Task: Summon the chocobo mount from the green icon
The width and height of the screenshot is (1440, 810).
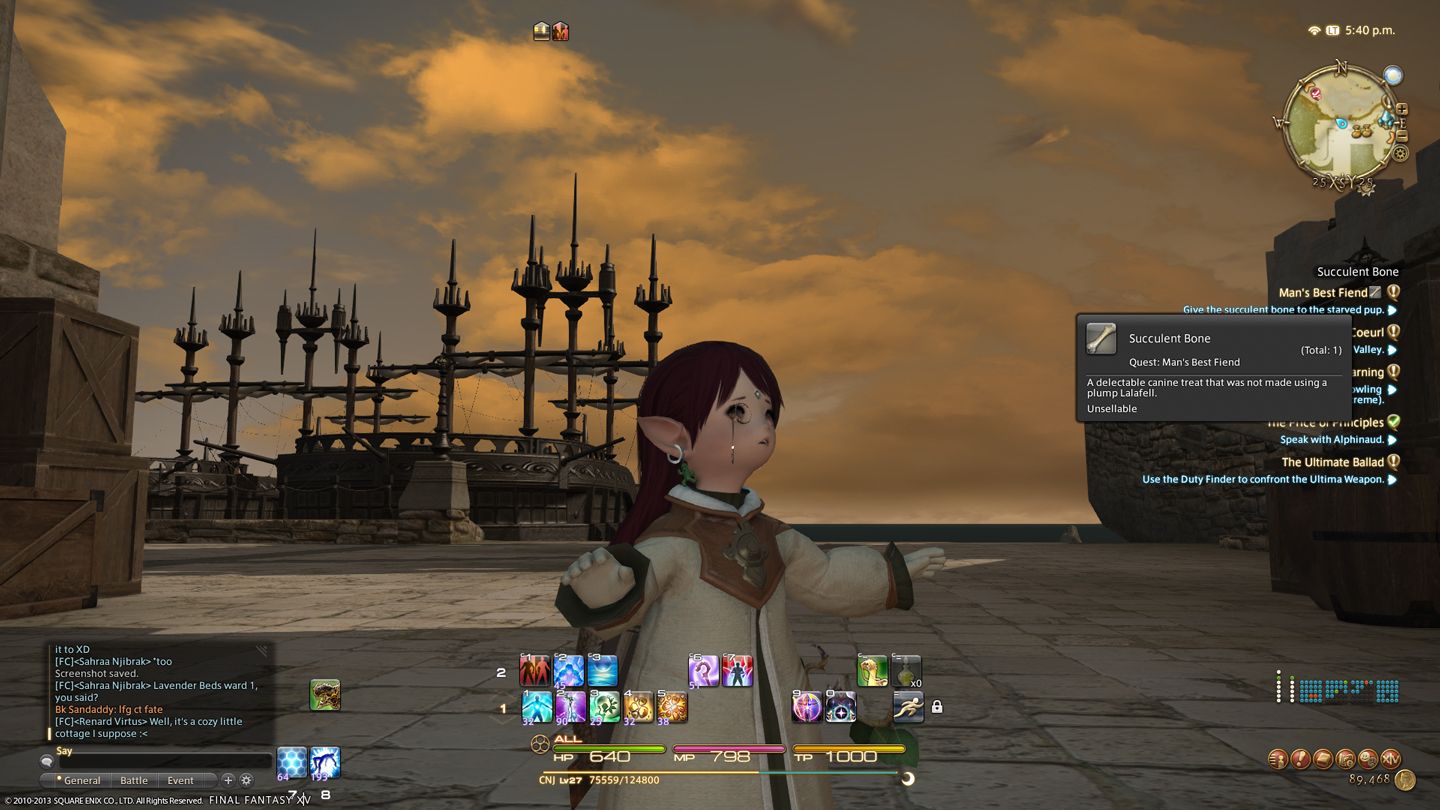Action: pyautogui.click(x=872, y=670)
